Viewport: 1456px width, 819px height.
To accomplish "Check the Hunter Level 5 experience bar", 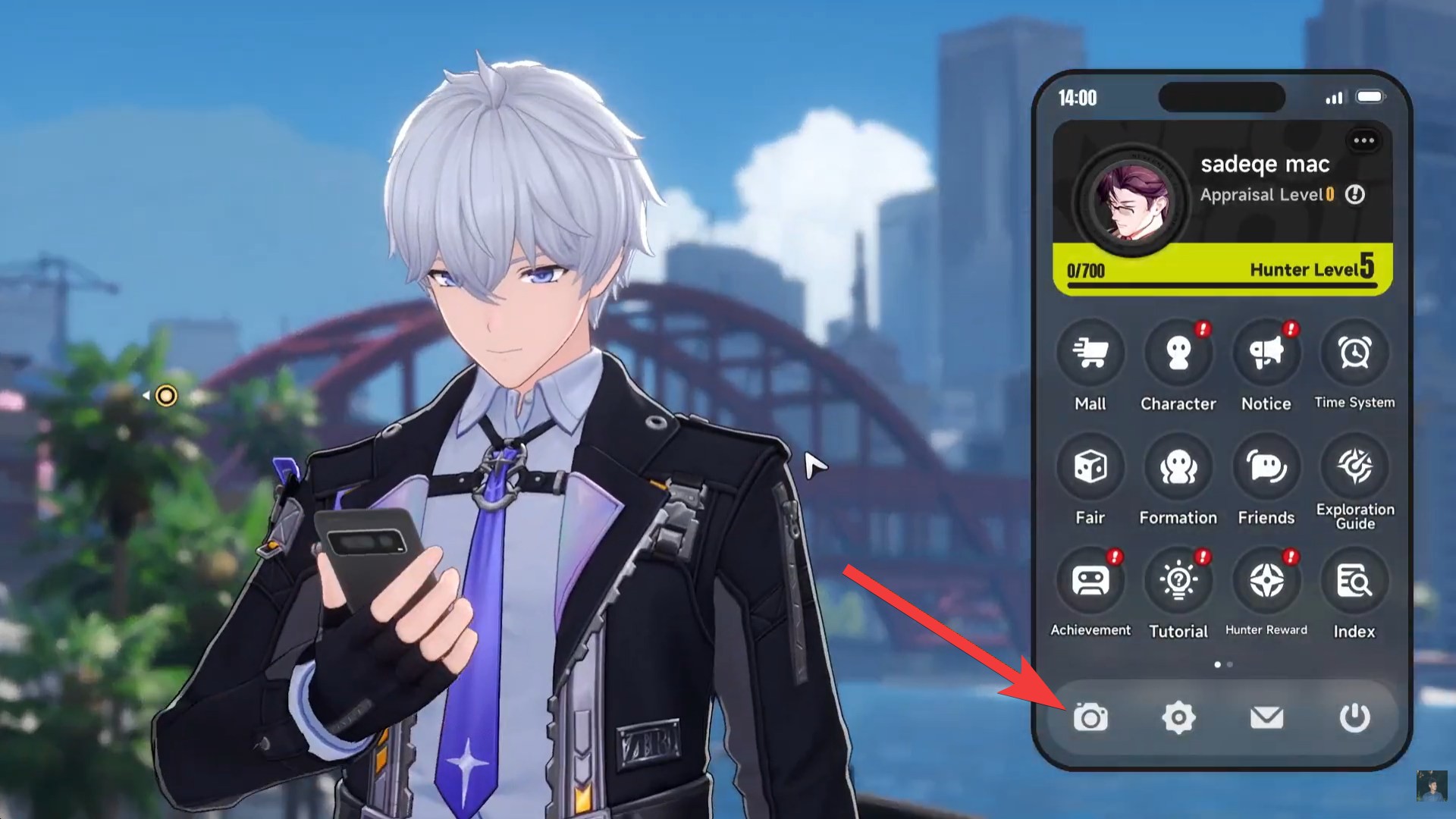I will [x=1221, y=271].
